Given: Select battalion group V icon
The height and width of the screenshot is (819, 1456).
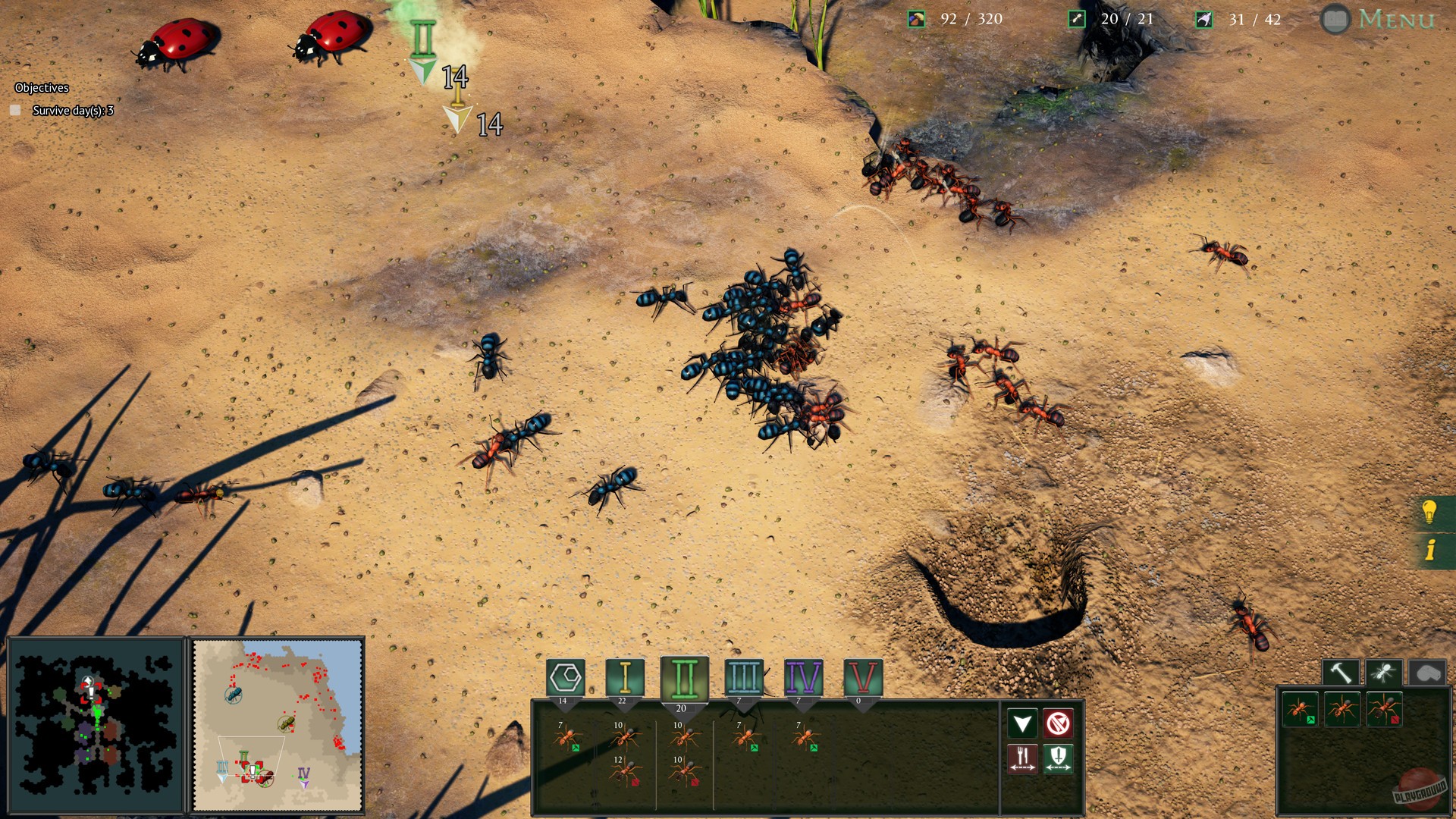Looking at the screenshot, I should pos(862,676).
